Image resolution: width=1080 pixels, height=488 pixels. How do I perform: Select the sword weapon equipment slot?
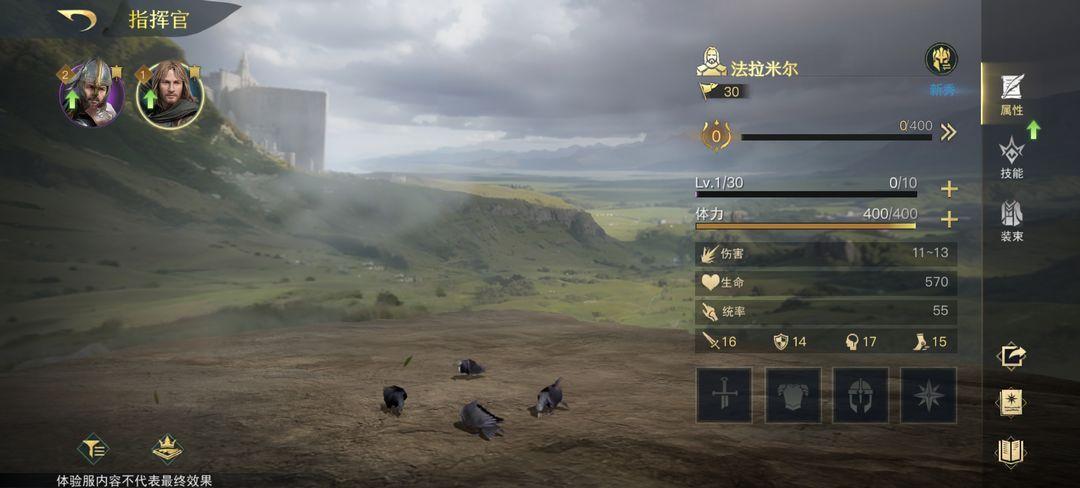pos(724,395)
